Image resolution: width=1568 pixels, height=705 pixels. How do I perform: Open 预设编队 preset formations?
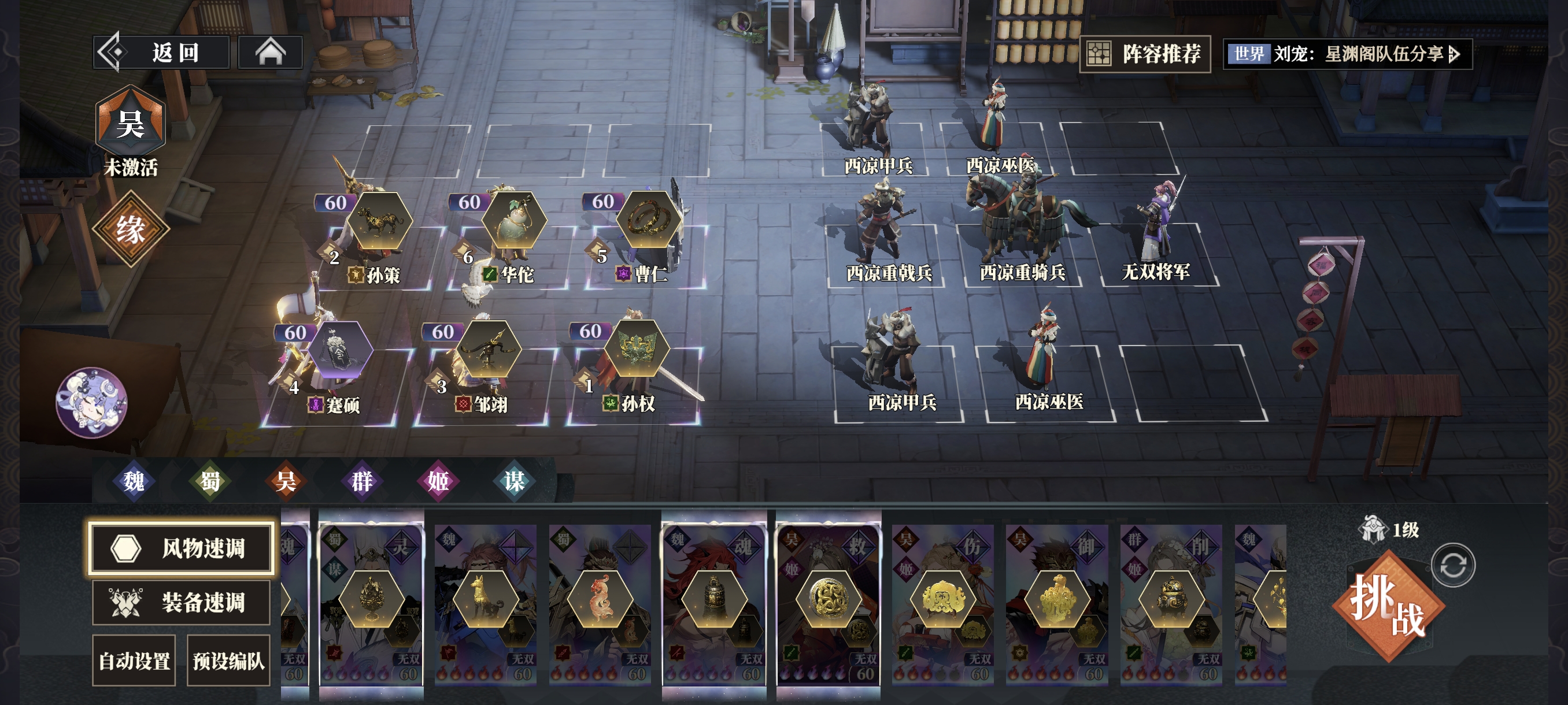pos(228,660)
